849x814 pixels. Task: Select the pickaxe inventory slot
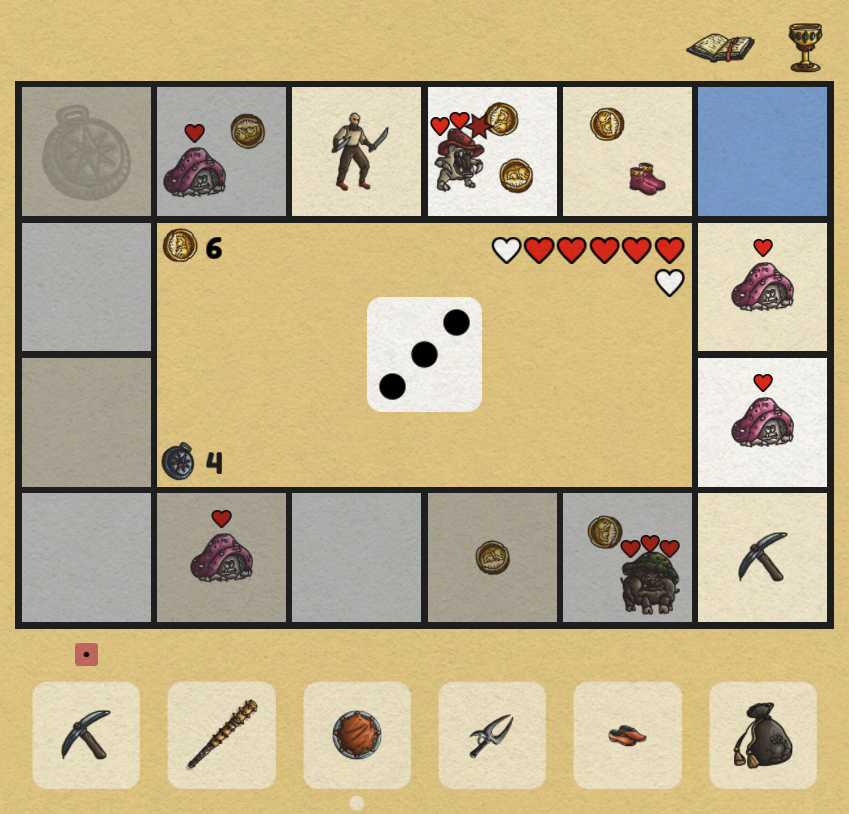tap(86, 735)
